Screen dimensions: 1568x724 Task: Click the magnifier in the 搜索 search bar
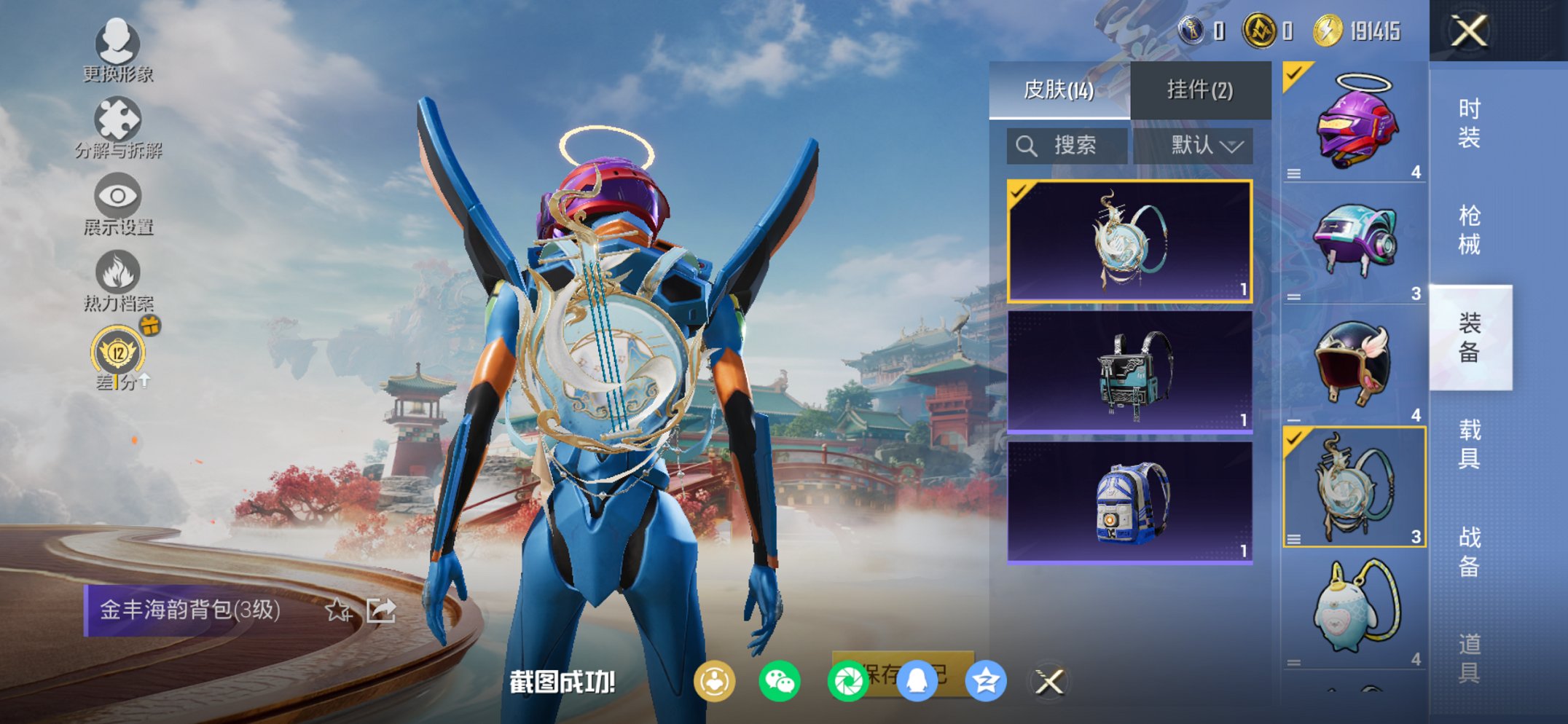tap(1027, 145)
